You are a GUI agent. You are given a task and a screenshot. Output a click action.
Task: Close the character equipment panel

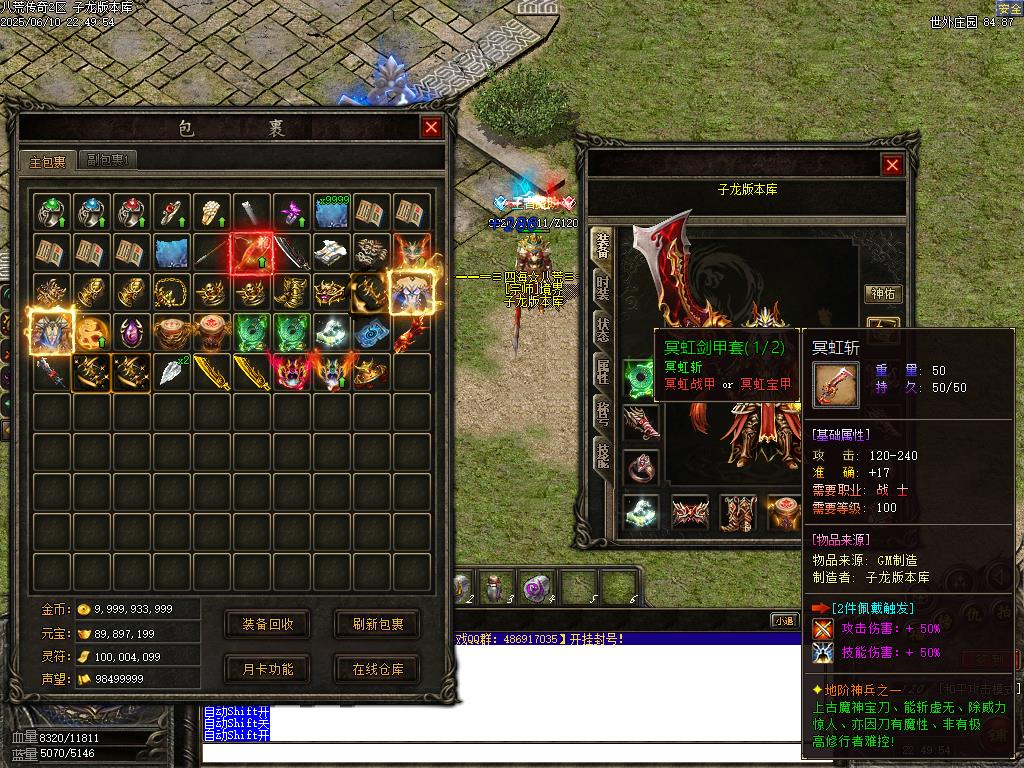point(892,165)
